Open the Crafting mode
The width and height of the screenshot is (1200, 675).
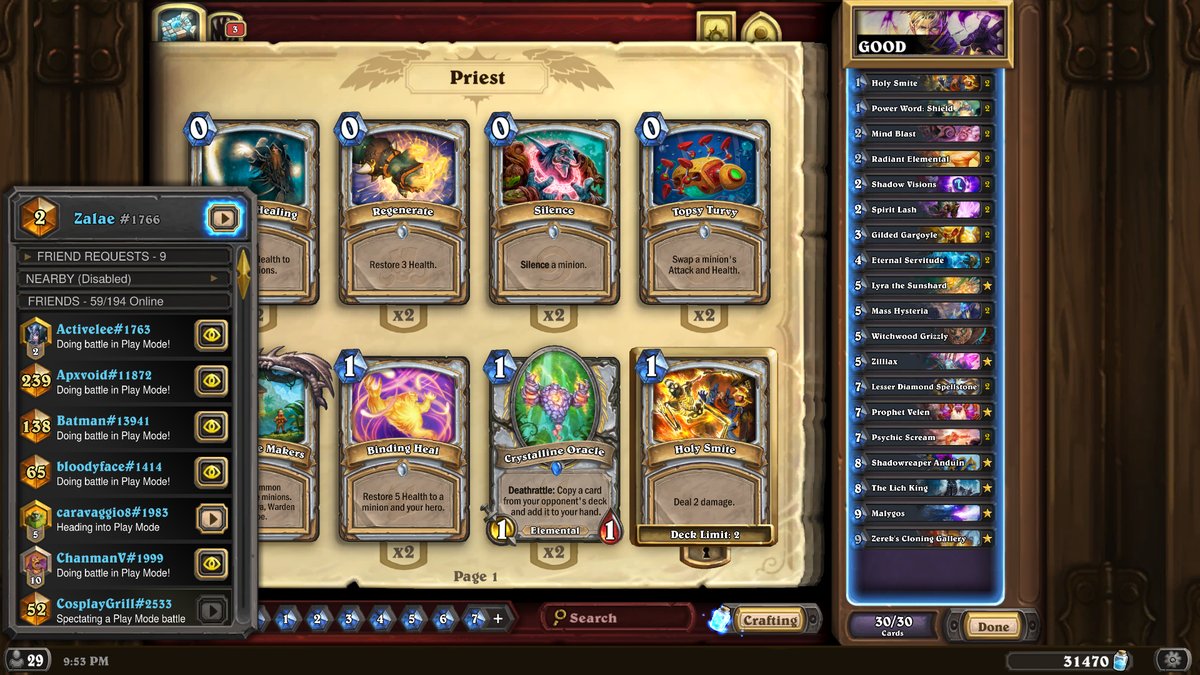coord(769,620)
